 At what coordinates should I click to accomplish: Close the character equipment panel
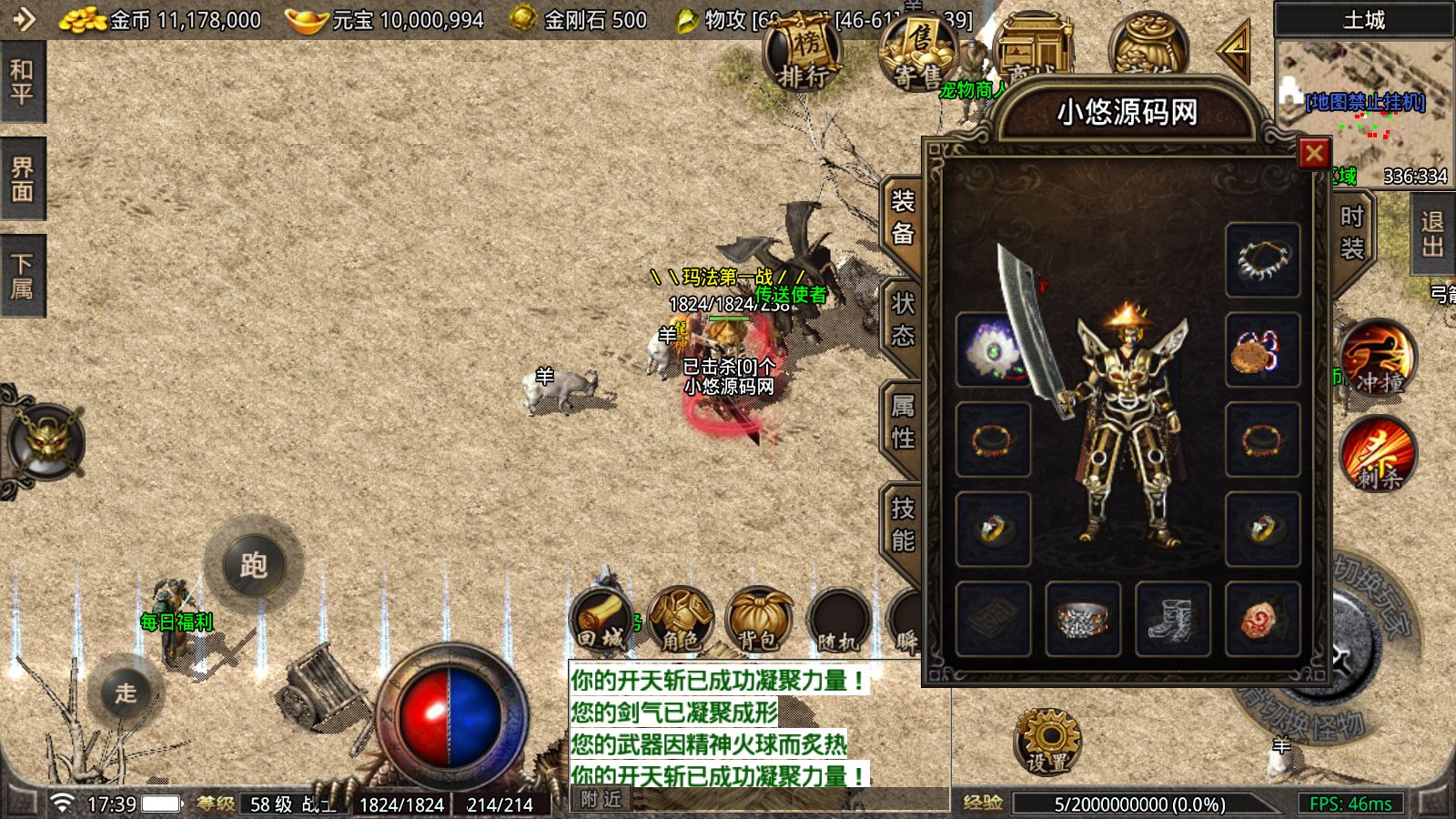pyautogui.click(x=1313, y=154)
